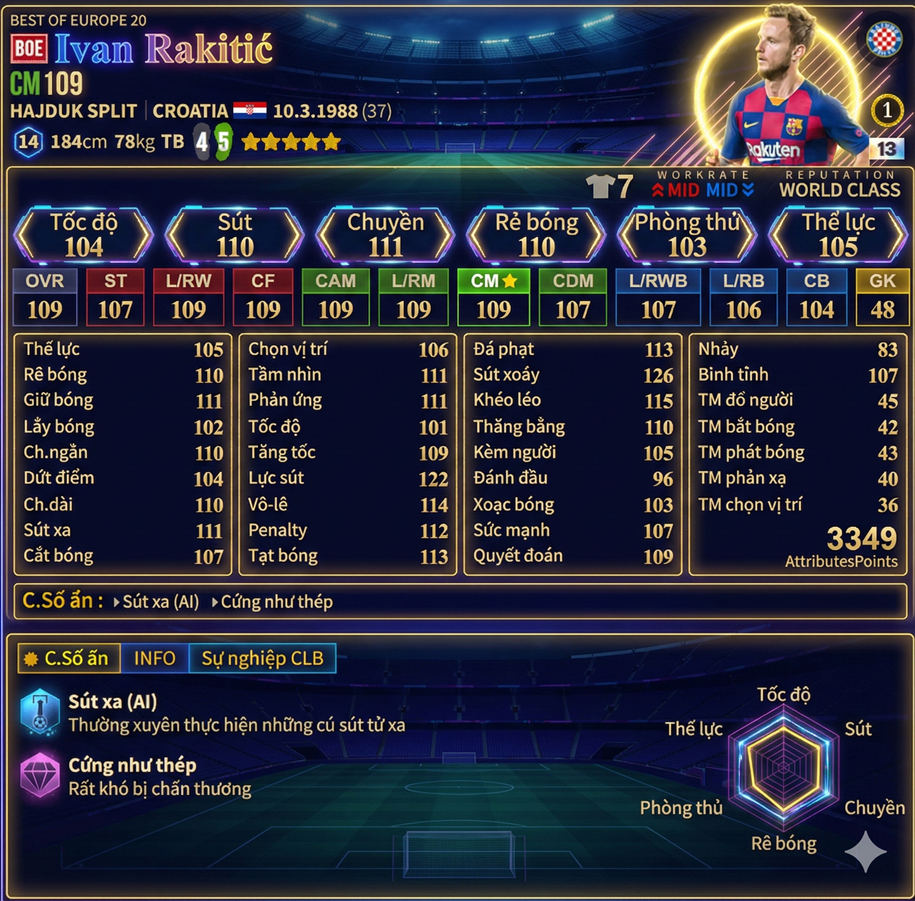This screenshot has height=901, width=915.
Task: Select the Cứng như thép diamond trait icon
Action: [x=40, y=775]
